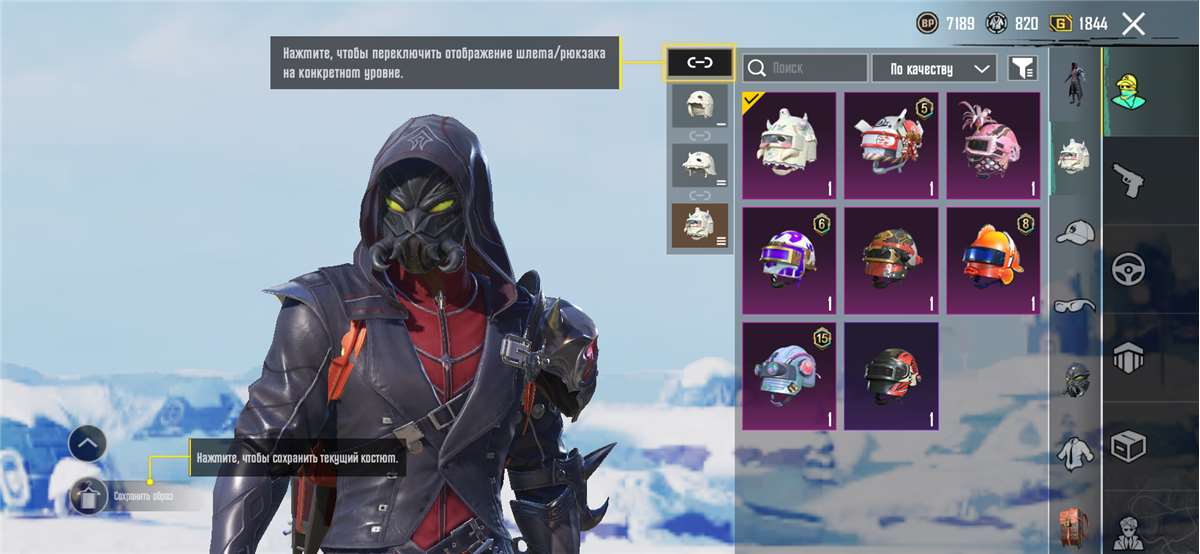This screenshot has height=554, width=1200.
Task: Expand the round up-arrow button
Action: pos(87,442)
